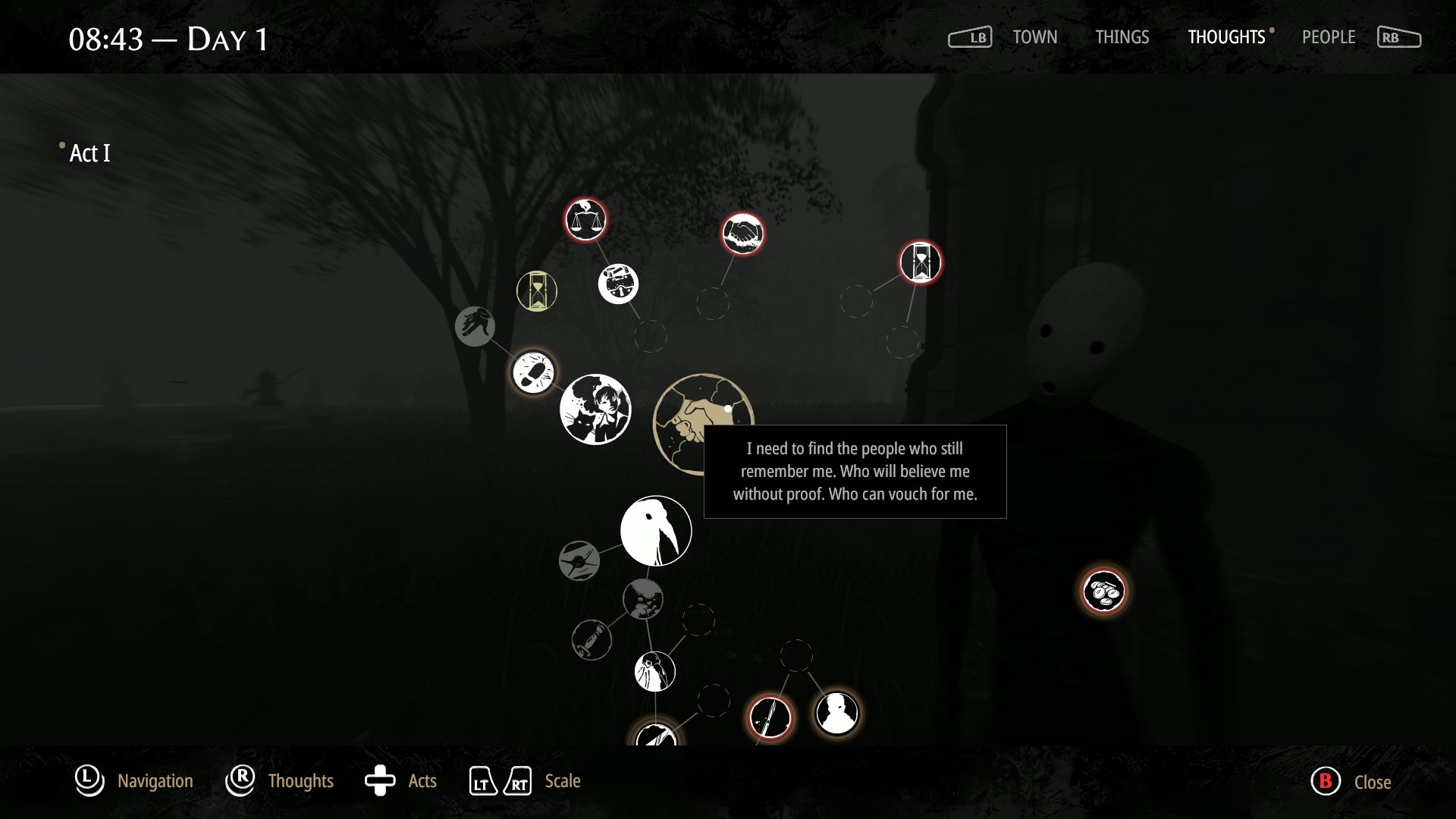Open the running figure thought on the far left
This screenshot has height=819, width=1456.
475,327
